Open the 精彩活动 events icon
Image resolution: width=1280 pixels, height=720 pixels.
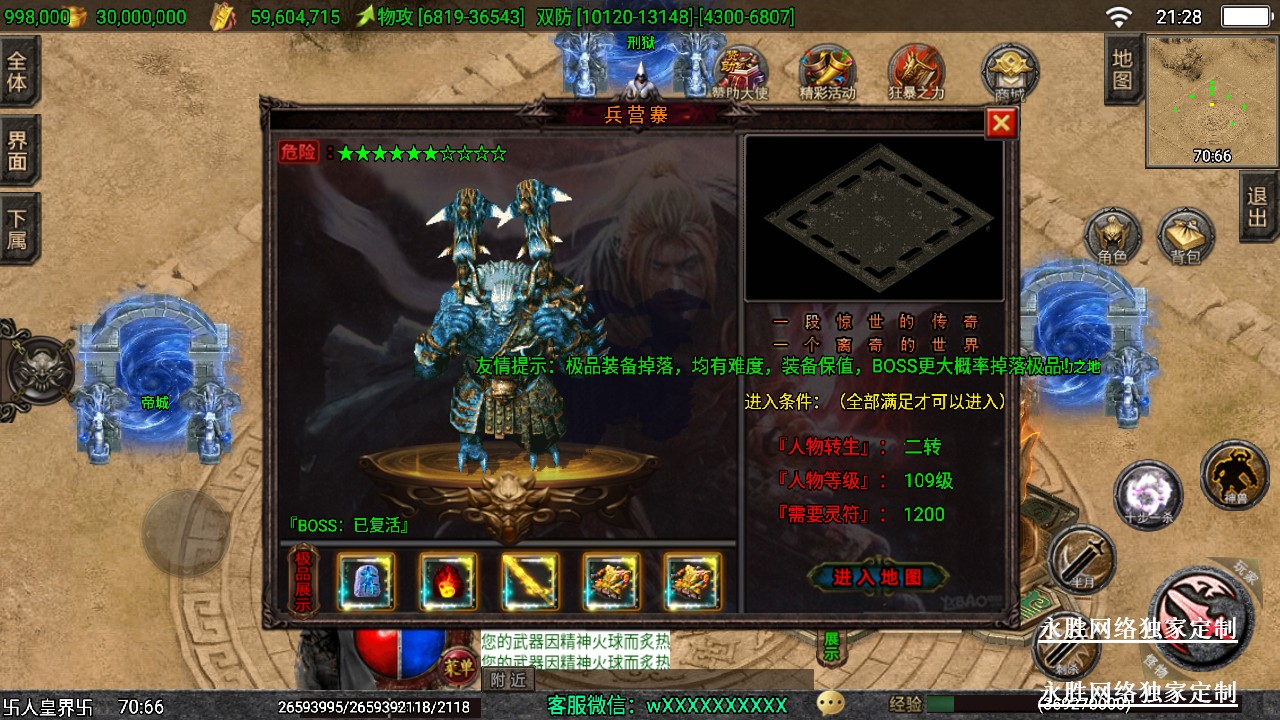coord(827,73)
